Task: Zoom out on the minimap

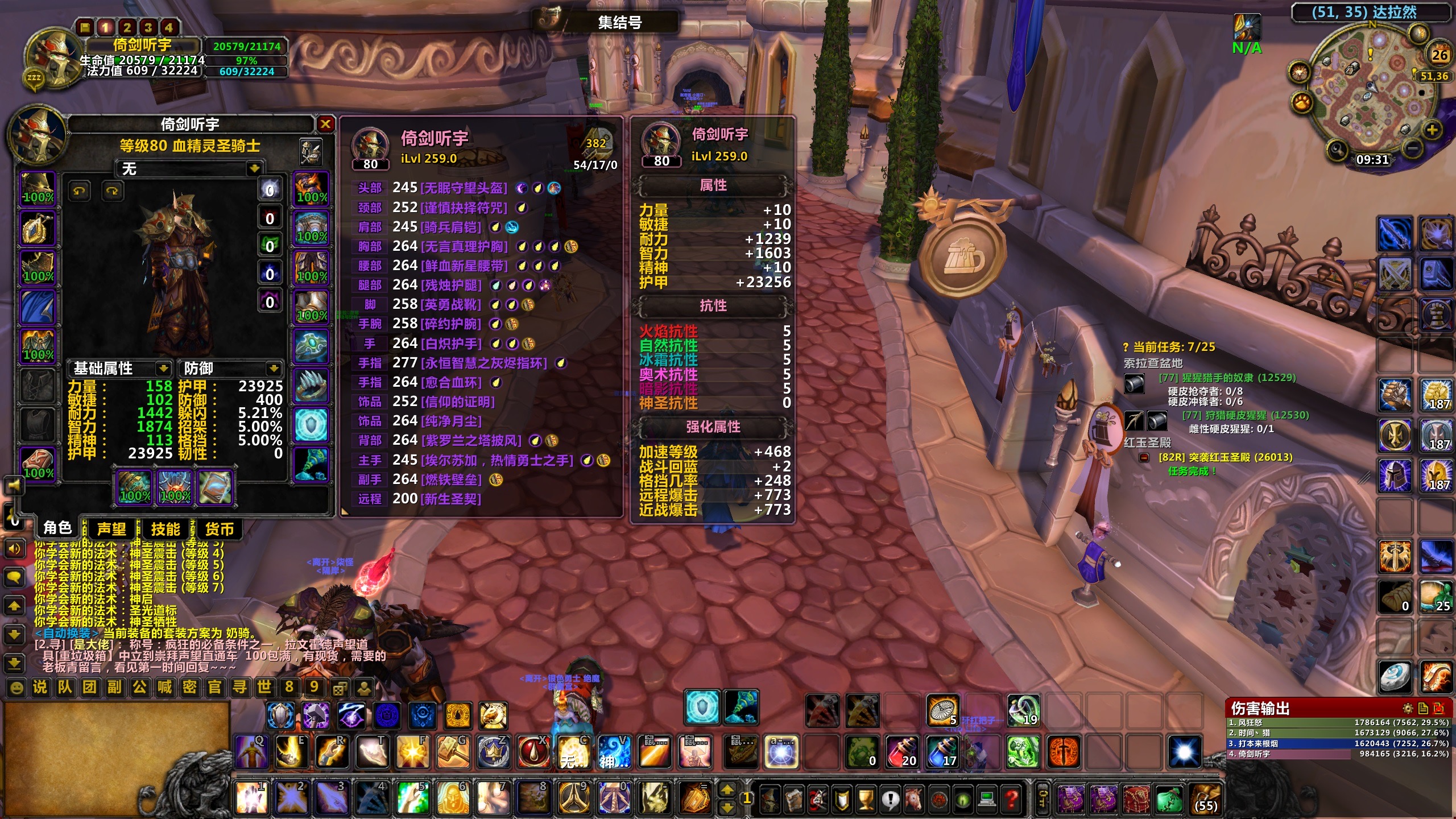Action: pos(1413,149)
